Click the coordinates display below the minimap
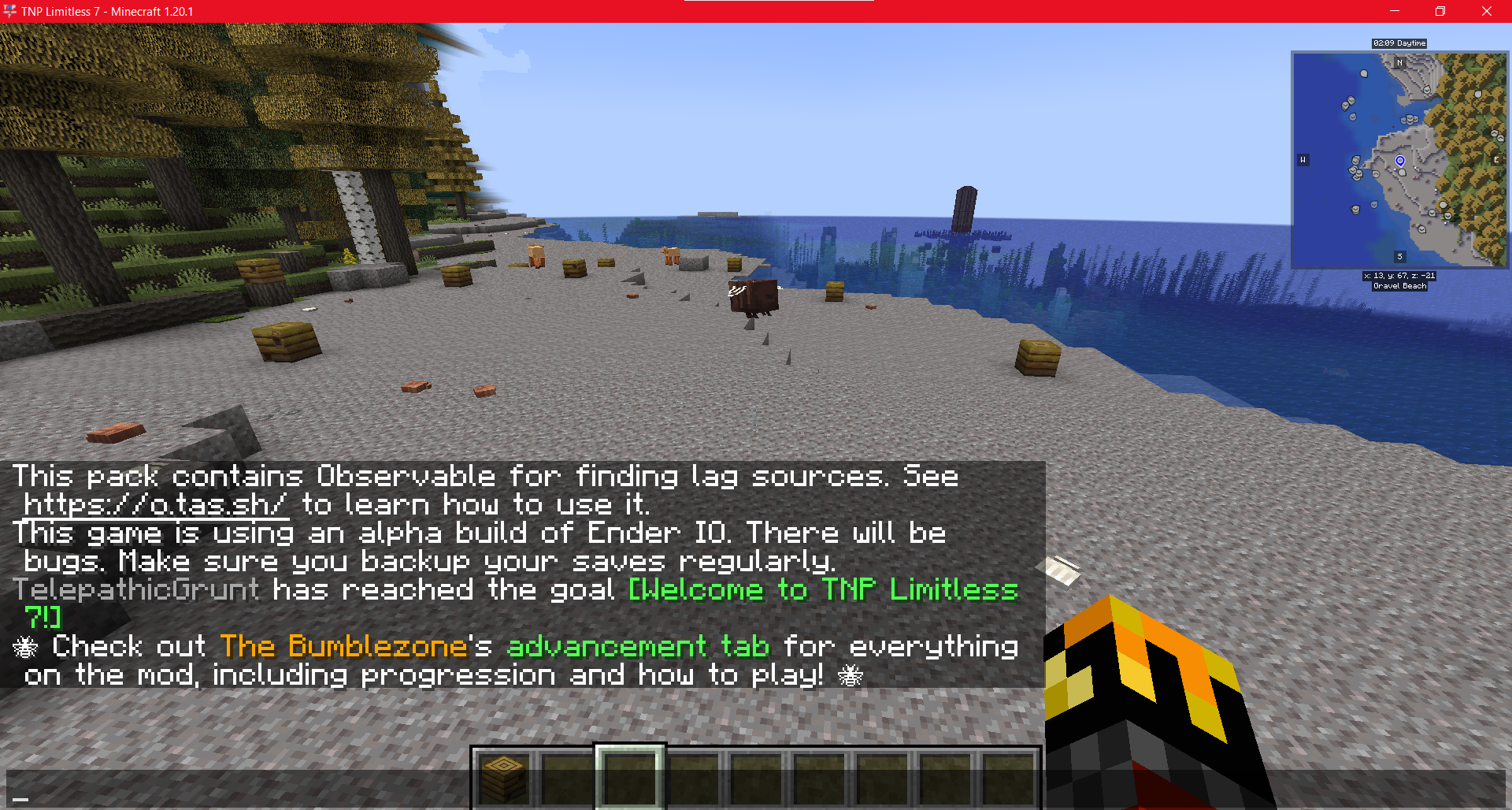This screenshot has height=810, width=1512. click(1400, 276)
